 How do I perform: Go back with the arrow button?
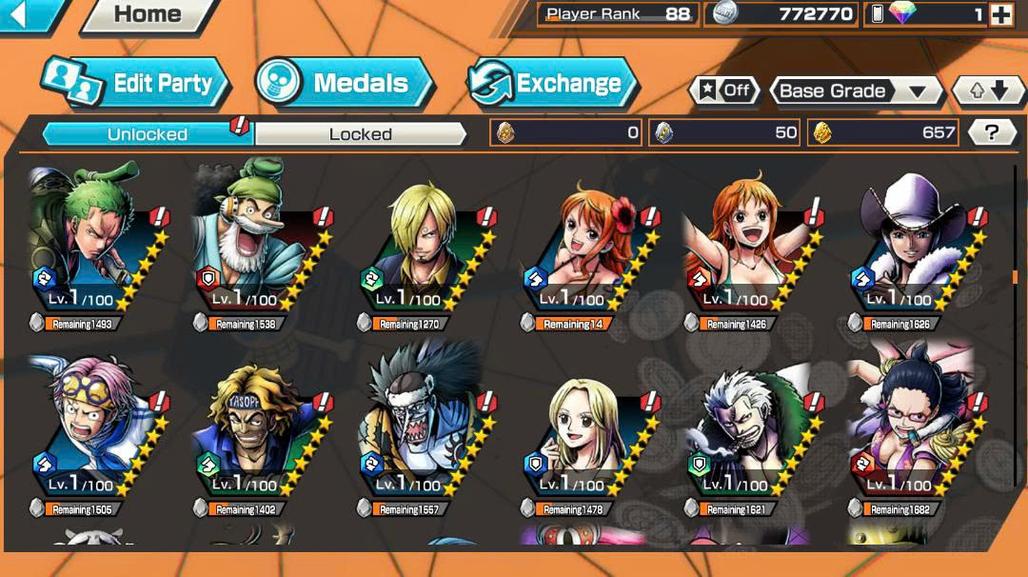click(24, 13)
